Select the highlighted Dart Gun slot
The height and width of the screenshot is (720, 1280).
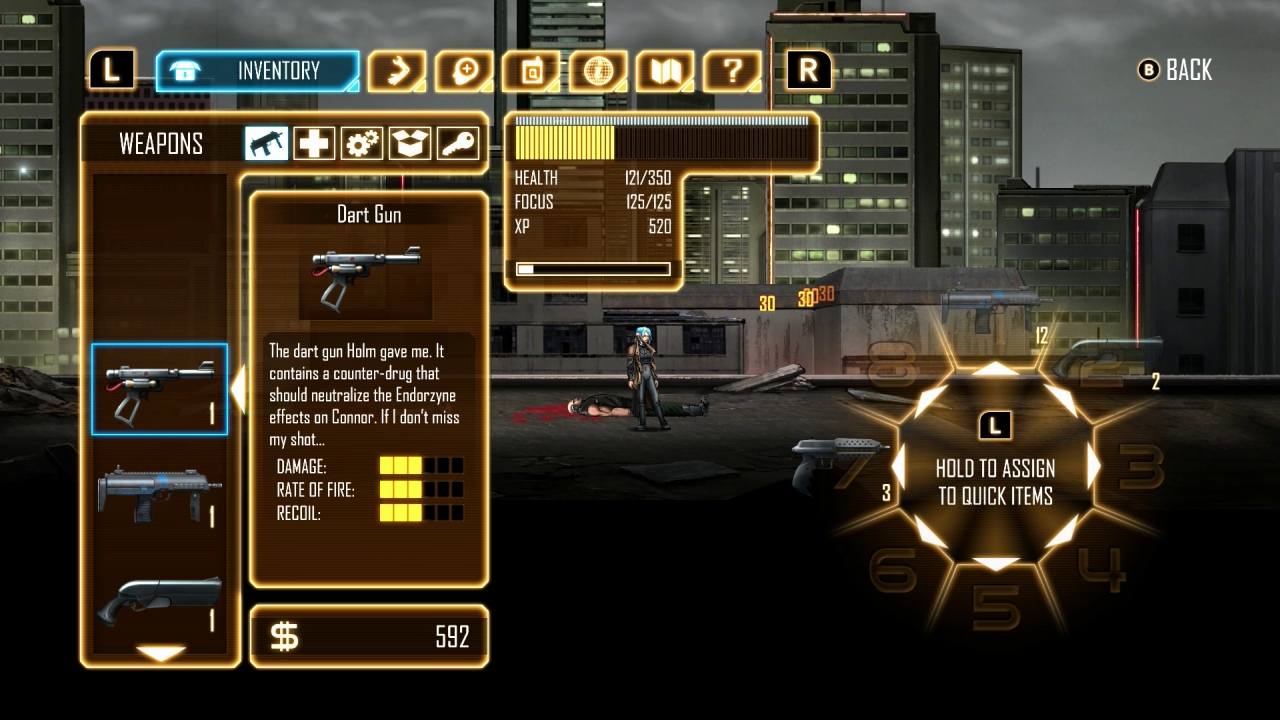(160, 390)
